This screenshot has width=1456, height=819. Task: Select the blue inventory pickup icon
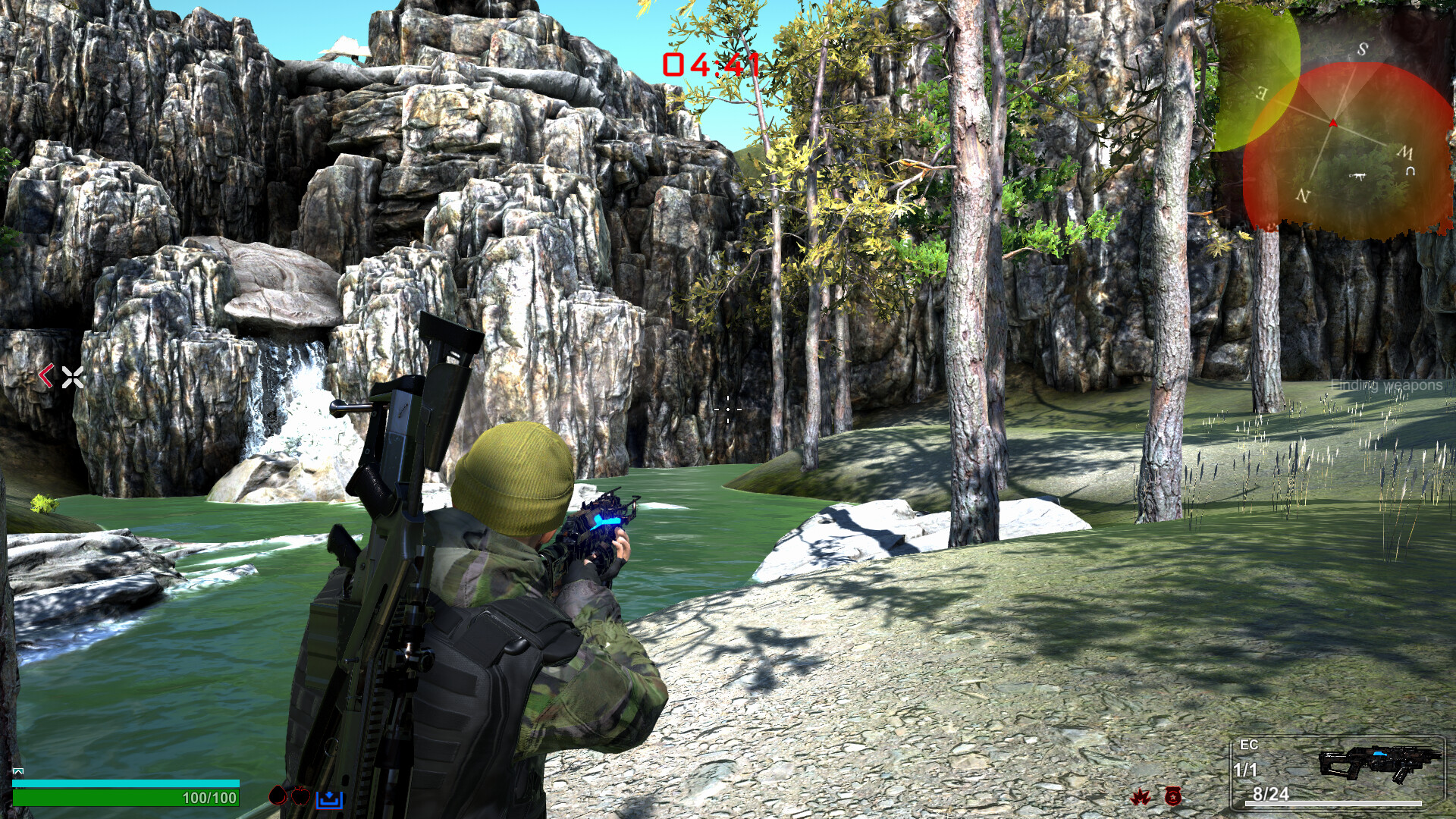tap(329, 801)
